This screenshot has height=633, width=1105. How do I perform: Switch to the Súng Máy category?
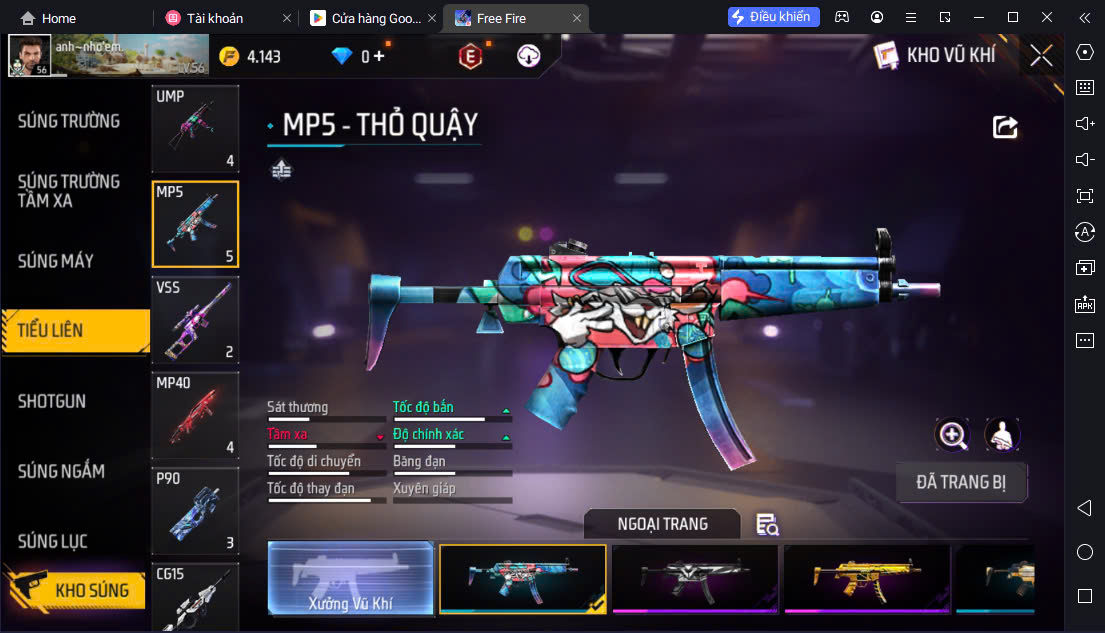click(x=56, y=261)
